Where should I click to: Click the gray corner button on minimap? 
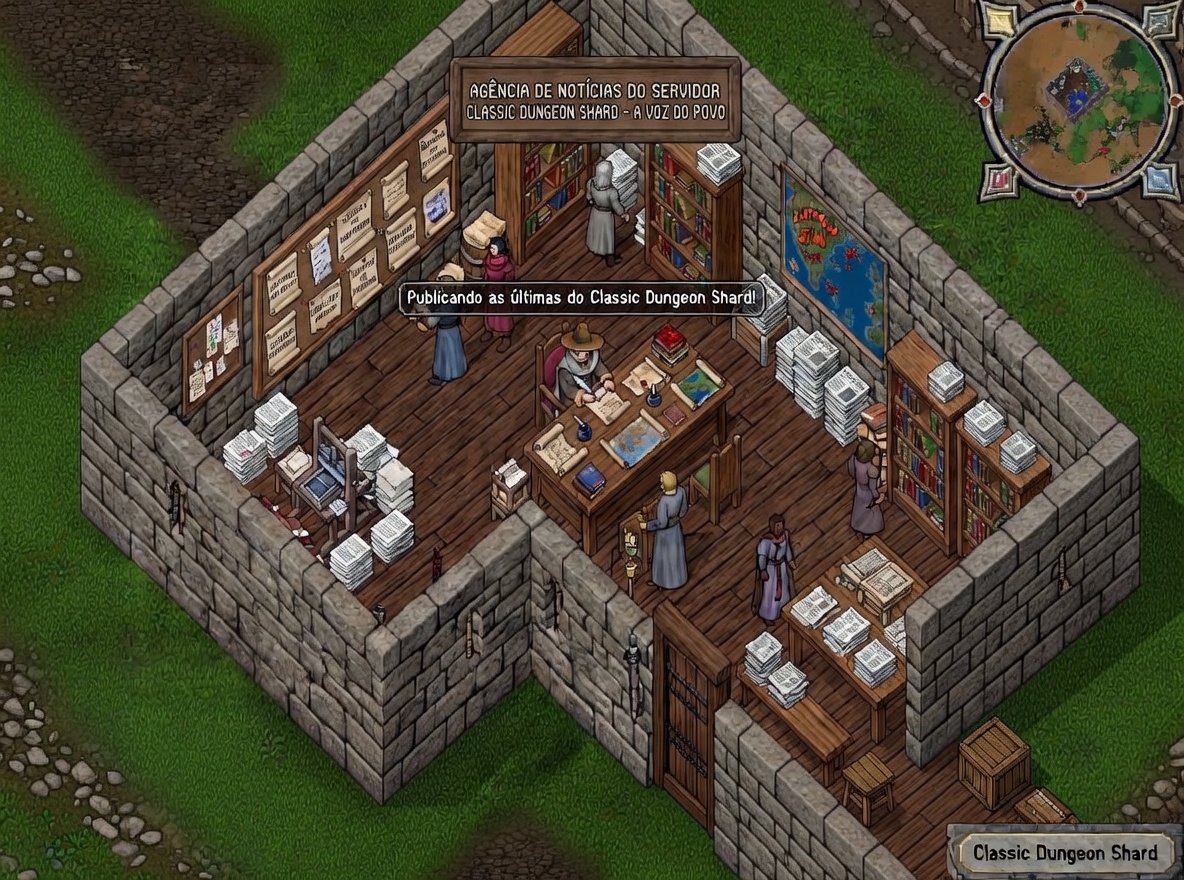tap(1161, 20)
